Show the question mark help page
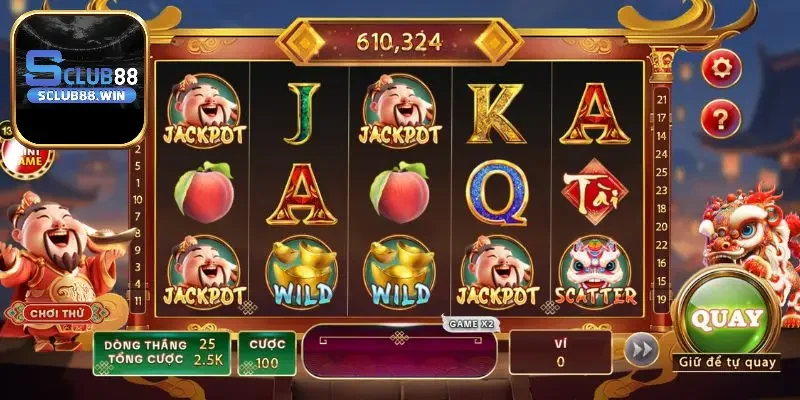The width and height of the screenshot is (800, 400). (720, 119)
